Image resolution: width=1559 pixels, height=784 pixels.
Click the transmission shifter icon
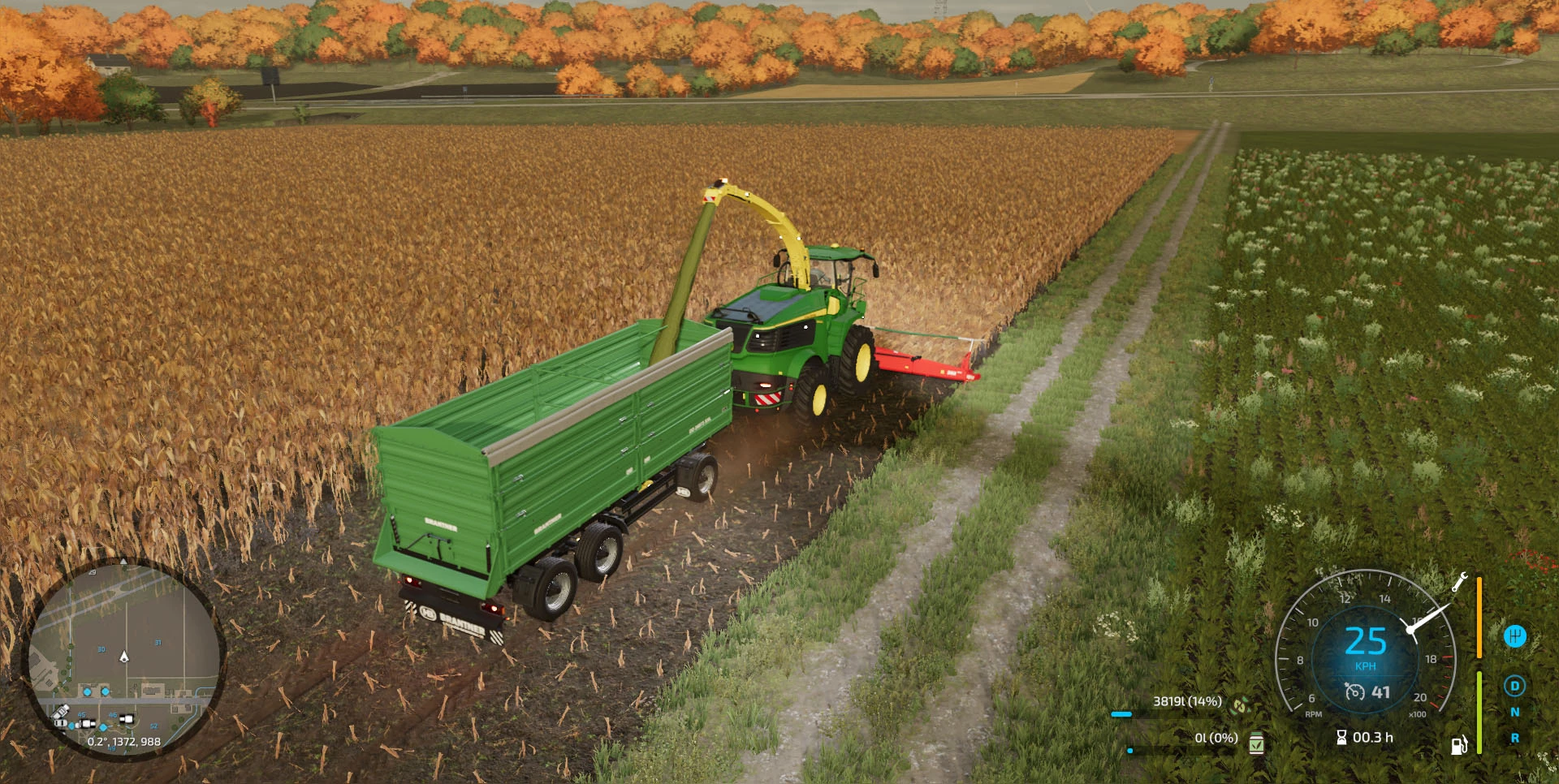click(x=1517, y=636)
